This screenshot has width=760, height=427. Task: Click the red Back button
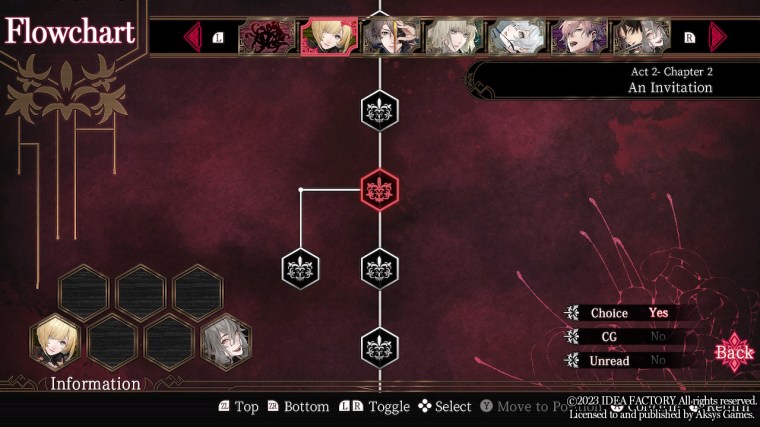734,352
